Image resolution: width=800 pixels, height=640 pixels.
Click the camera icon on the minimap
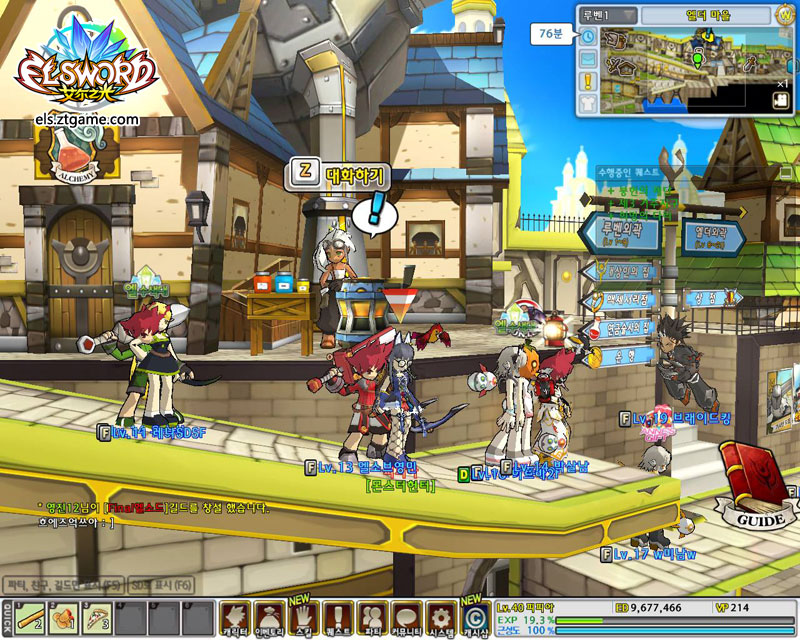pos(780,101)
